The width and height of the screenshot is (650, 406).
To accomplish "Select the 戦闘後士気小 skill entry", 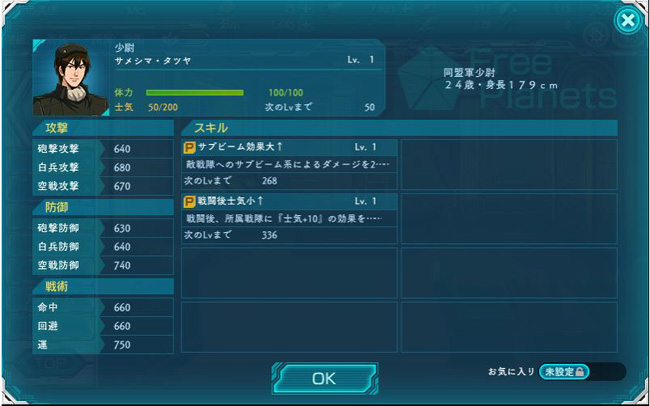I will (289, 218).
